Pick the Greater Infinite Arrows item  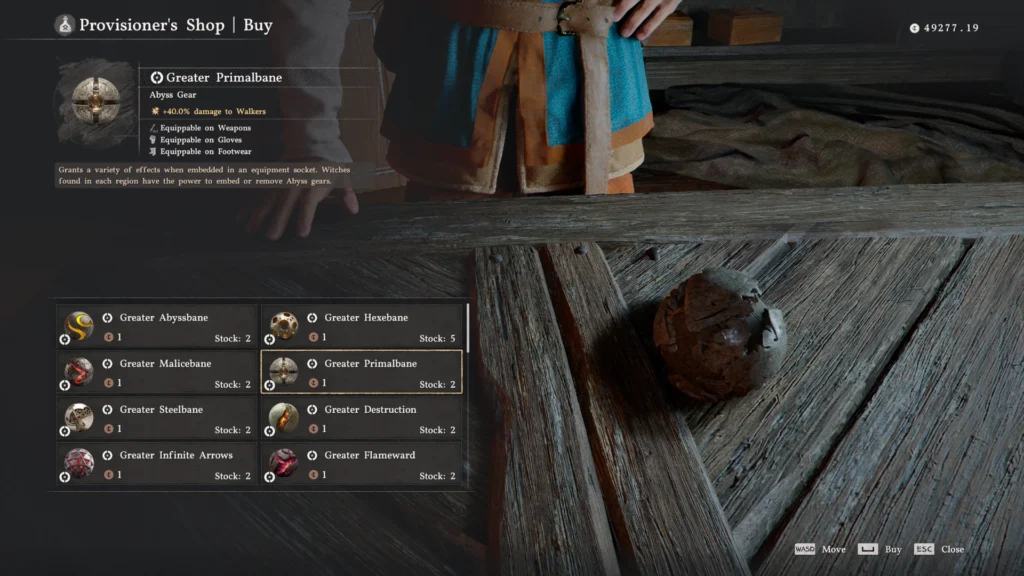(x=156, y=464)
